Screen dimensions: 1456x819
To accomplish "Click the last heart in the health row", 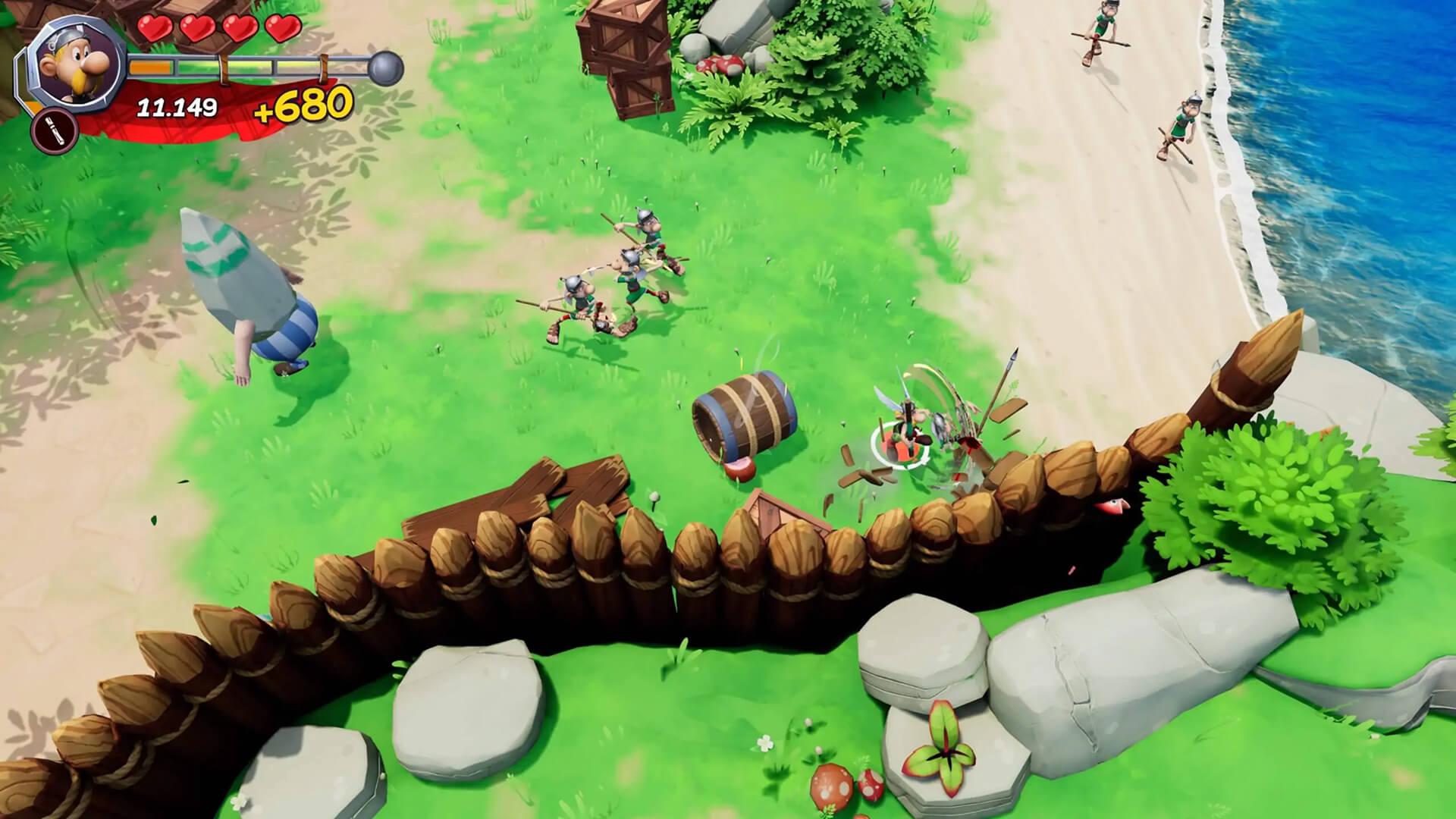I will 282,29.
